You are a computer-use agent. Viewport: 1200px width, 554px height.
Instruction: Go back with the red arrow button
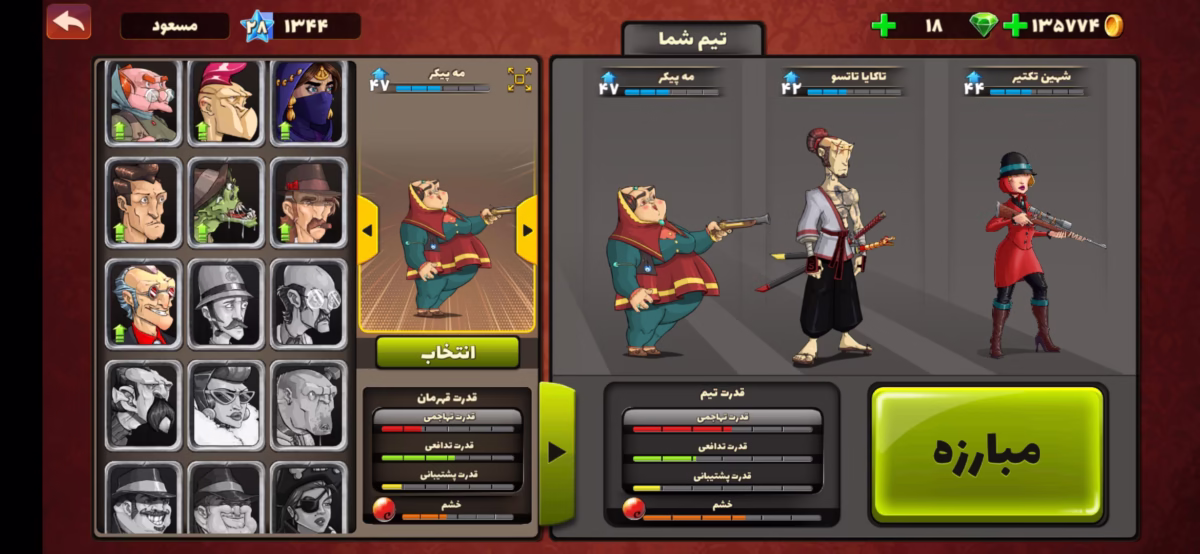point(68,22)
